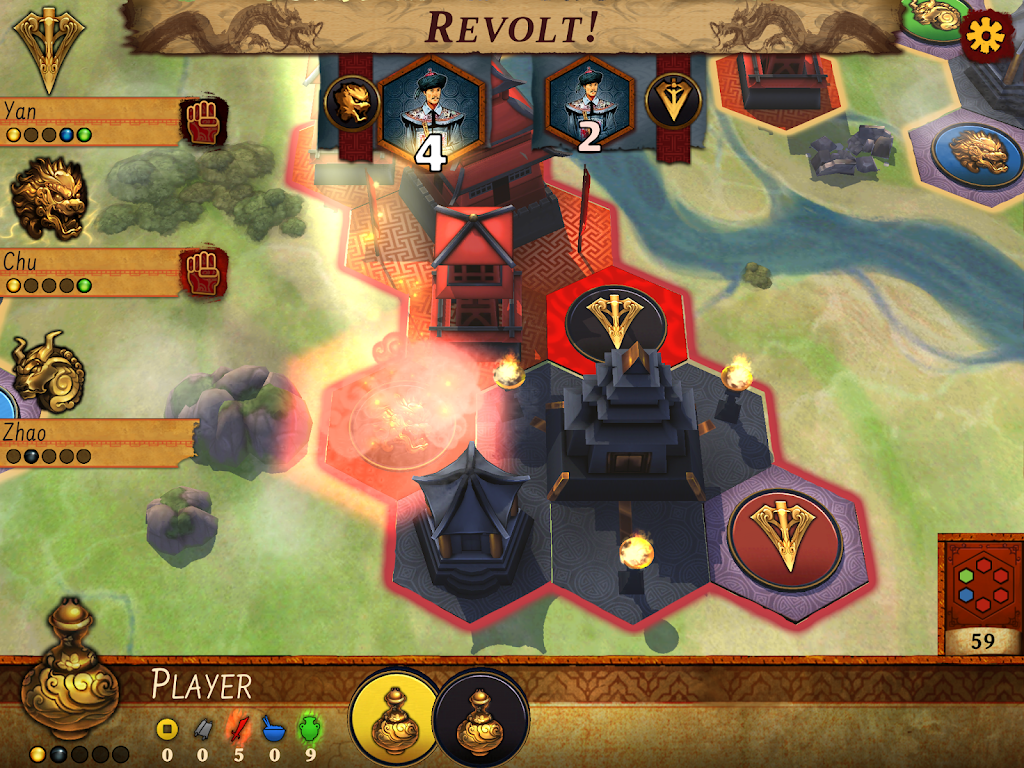Click Chu's golden lion head avatar

pos(48,200)
